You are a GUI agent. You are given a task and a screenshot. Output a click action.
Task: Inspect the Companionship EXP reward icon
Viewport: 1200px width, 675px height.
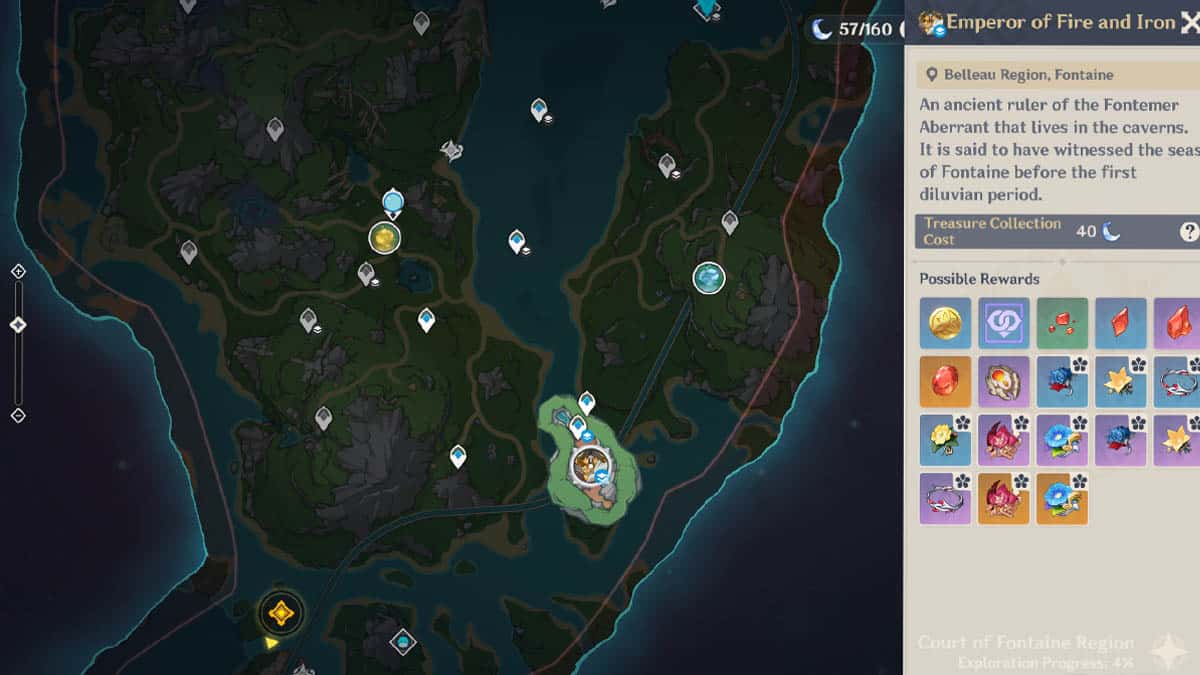(1003, 323)
